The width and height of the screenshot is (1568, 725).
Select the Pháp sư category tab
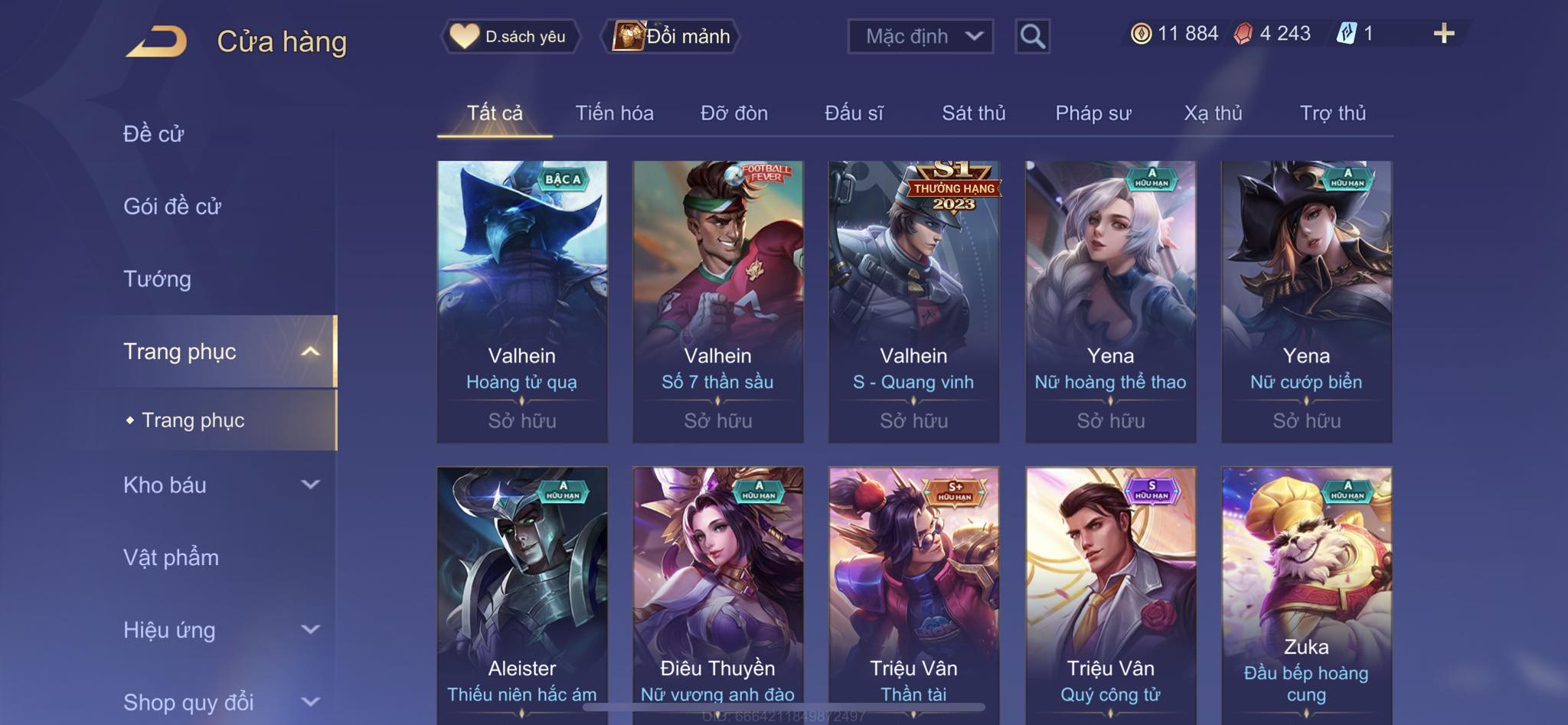pyautogui.click(x=1093, y=113)
